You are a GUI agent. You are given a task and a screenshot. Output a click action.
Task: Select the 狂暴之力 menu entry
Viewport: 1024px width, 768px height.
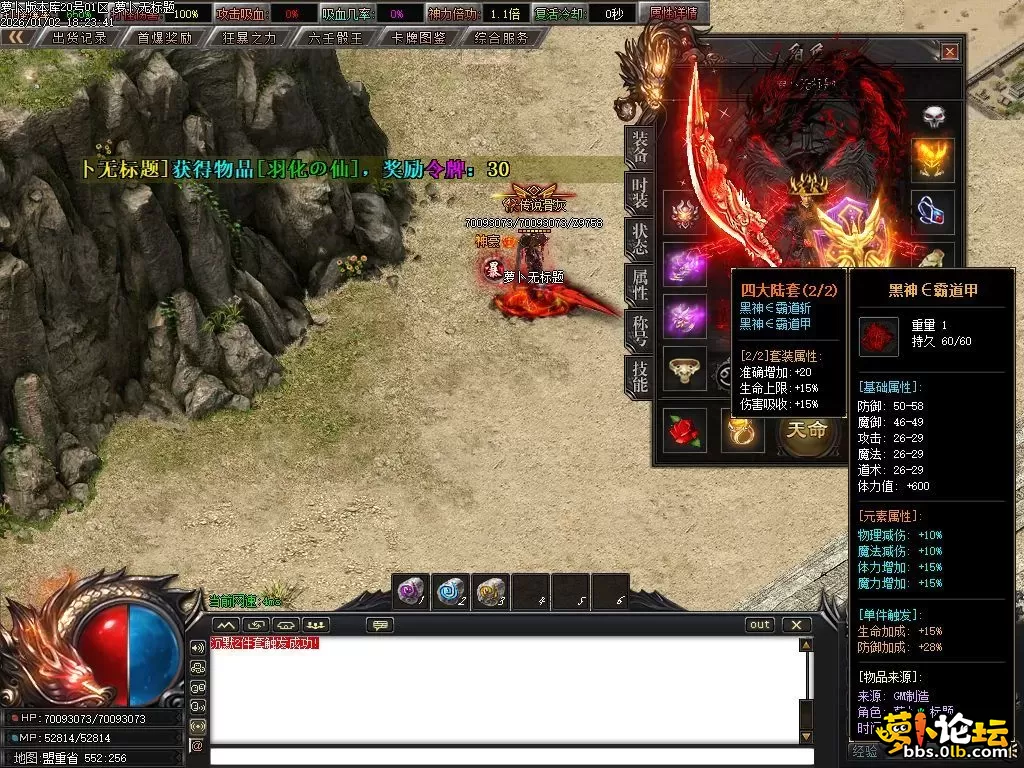click(249, 38)
